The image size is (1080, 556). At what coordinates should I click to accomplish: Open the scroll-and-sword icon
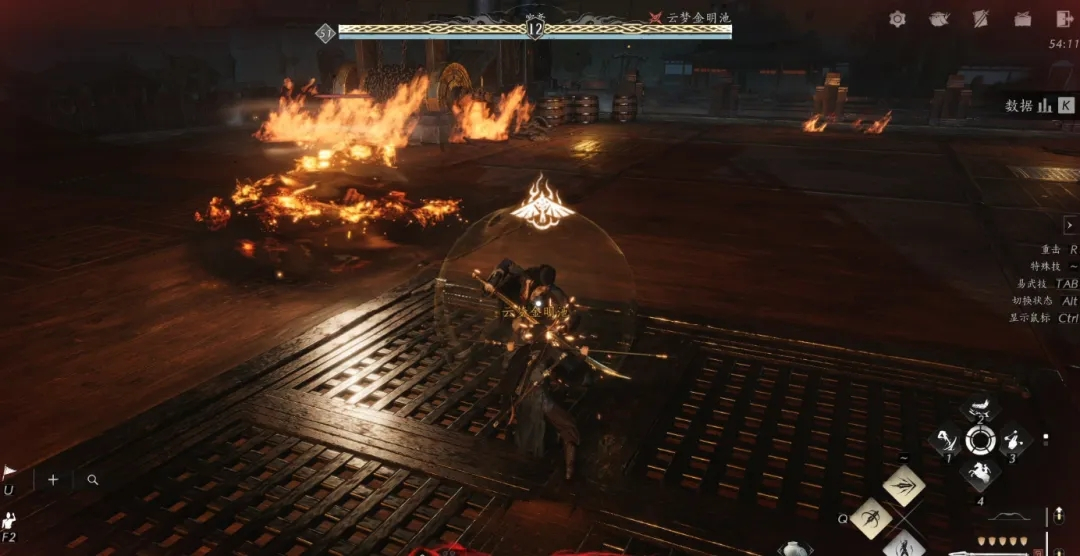981,19
